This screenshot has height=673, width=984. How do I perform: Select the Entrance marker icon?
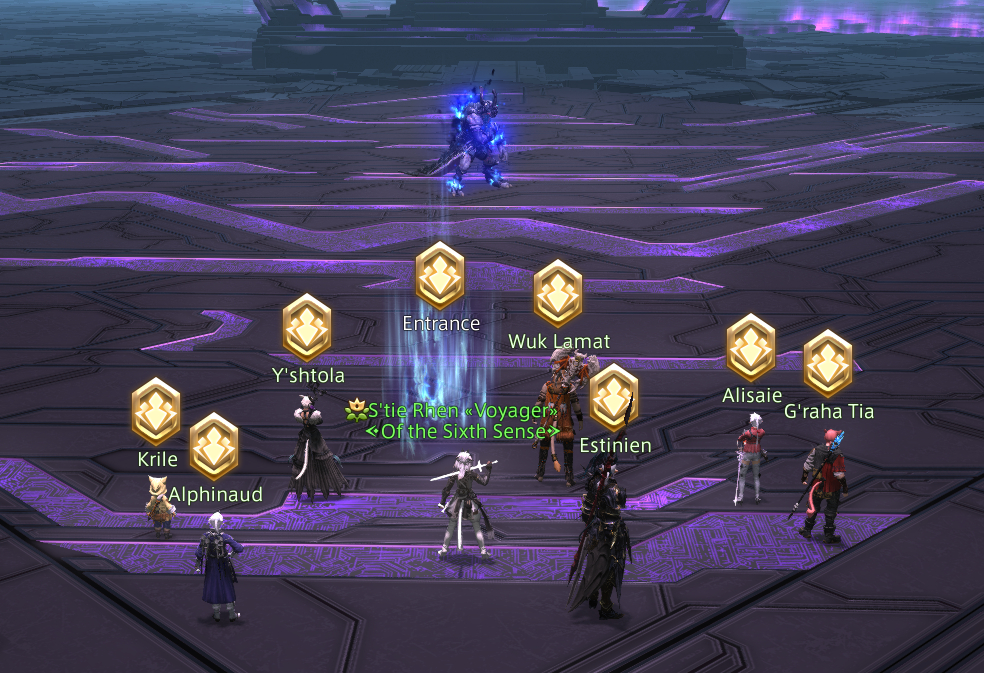pyautogui.click(x=440, y=275)
